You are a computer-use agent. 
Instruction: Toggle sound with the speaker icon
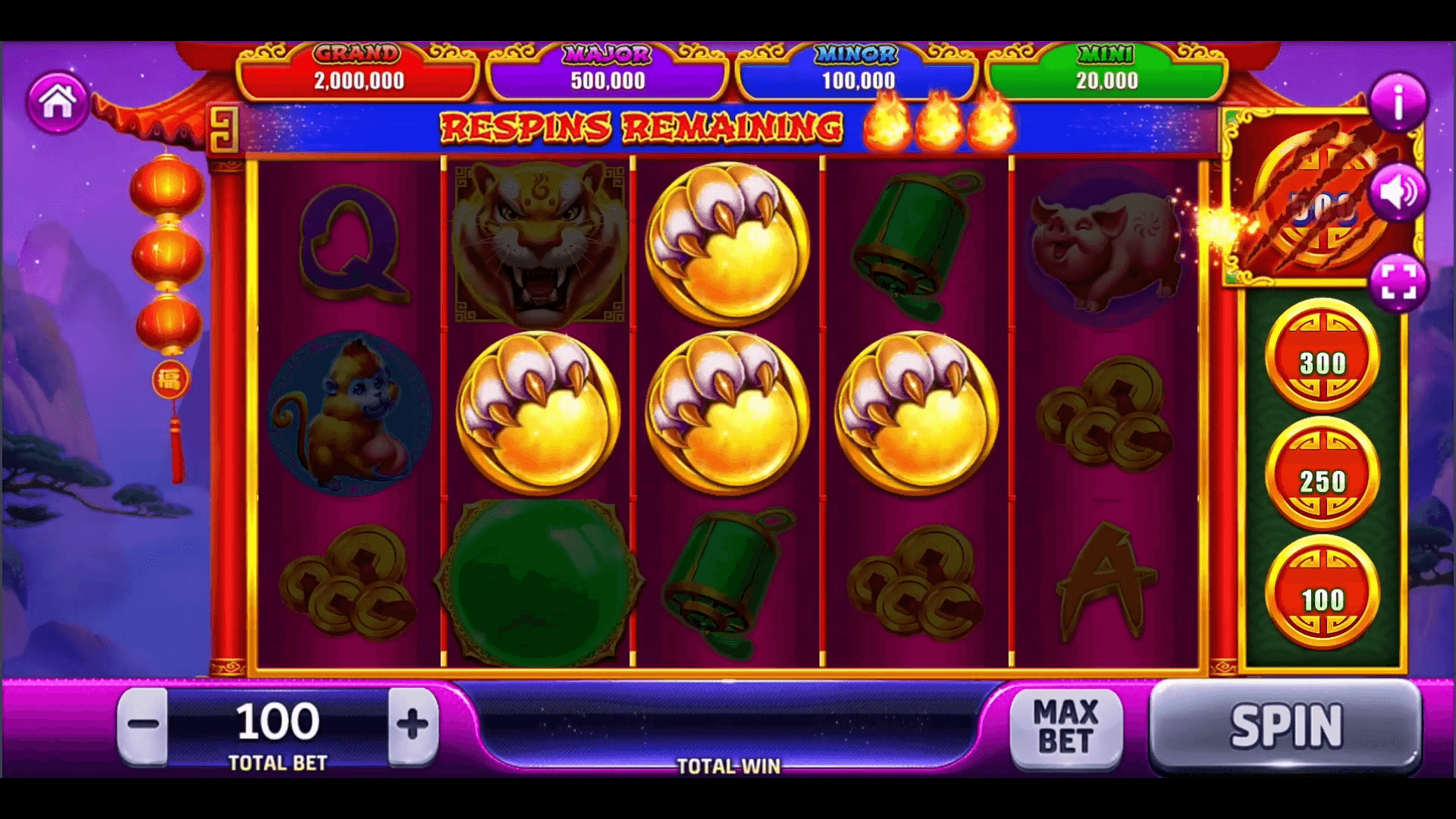1398,193
